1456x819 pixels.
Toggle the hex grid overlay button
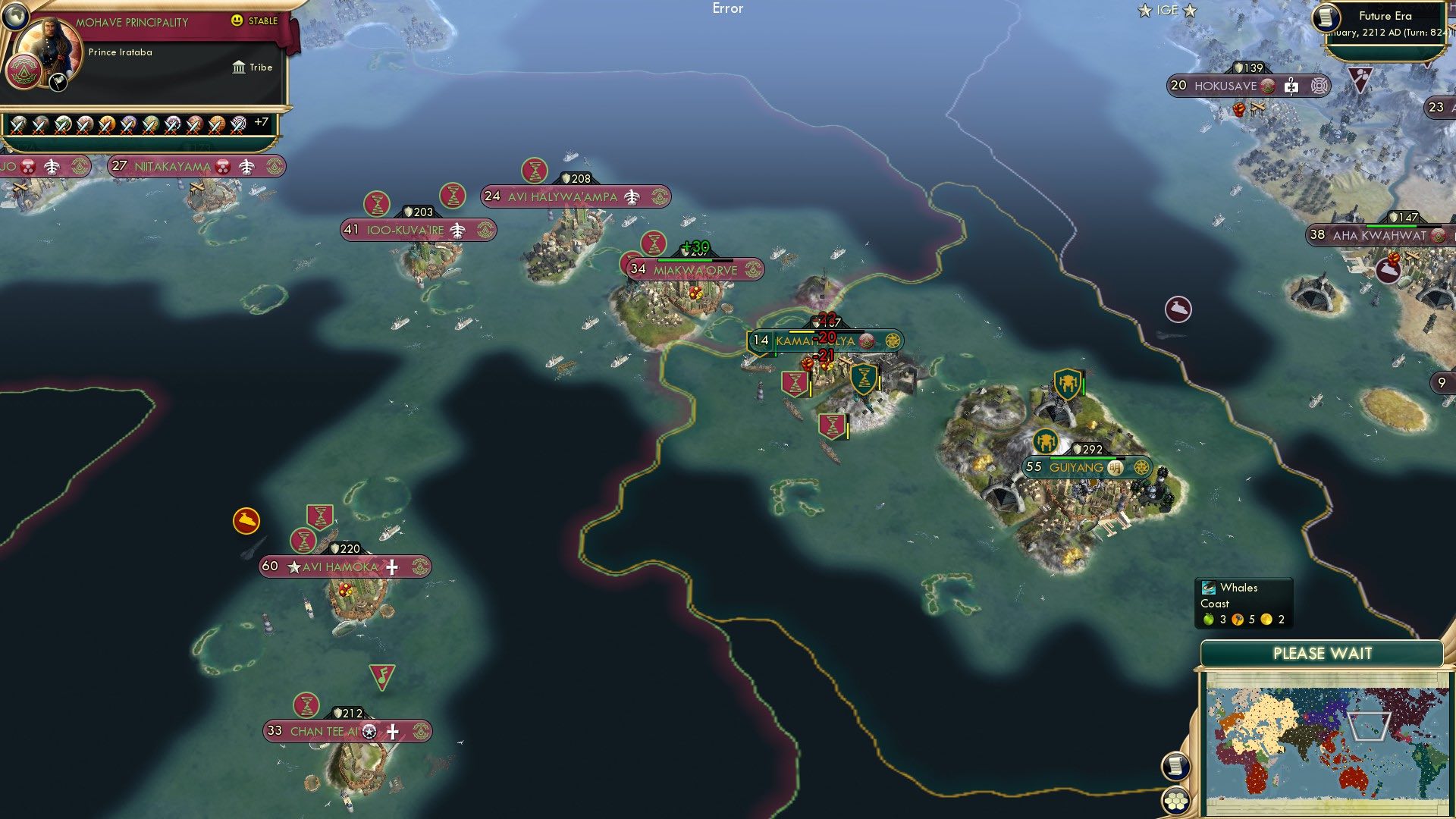1175,802
